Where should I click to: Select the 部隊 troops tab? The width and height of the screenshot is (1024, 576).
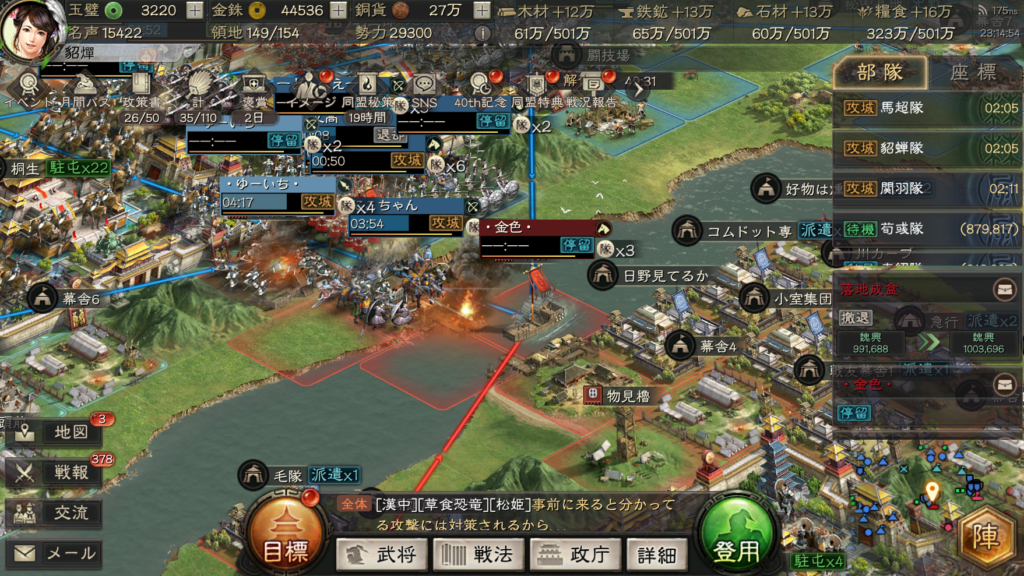(x=882, y=73)
